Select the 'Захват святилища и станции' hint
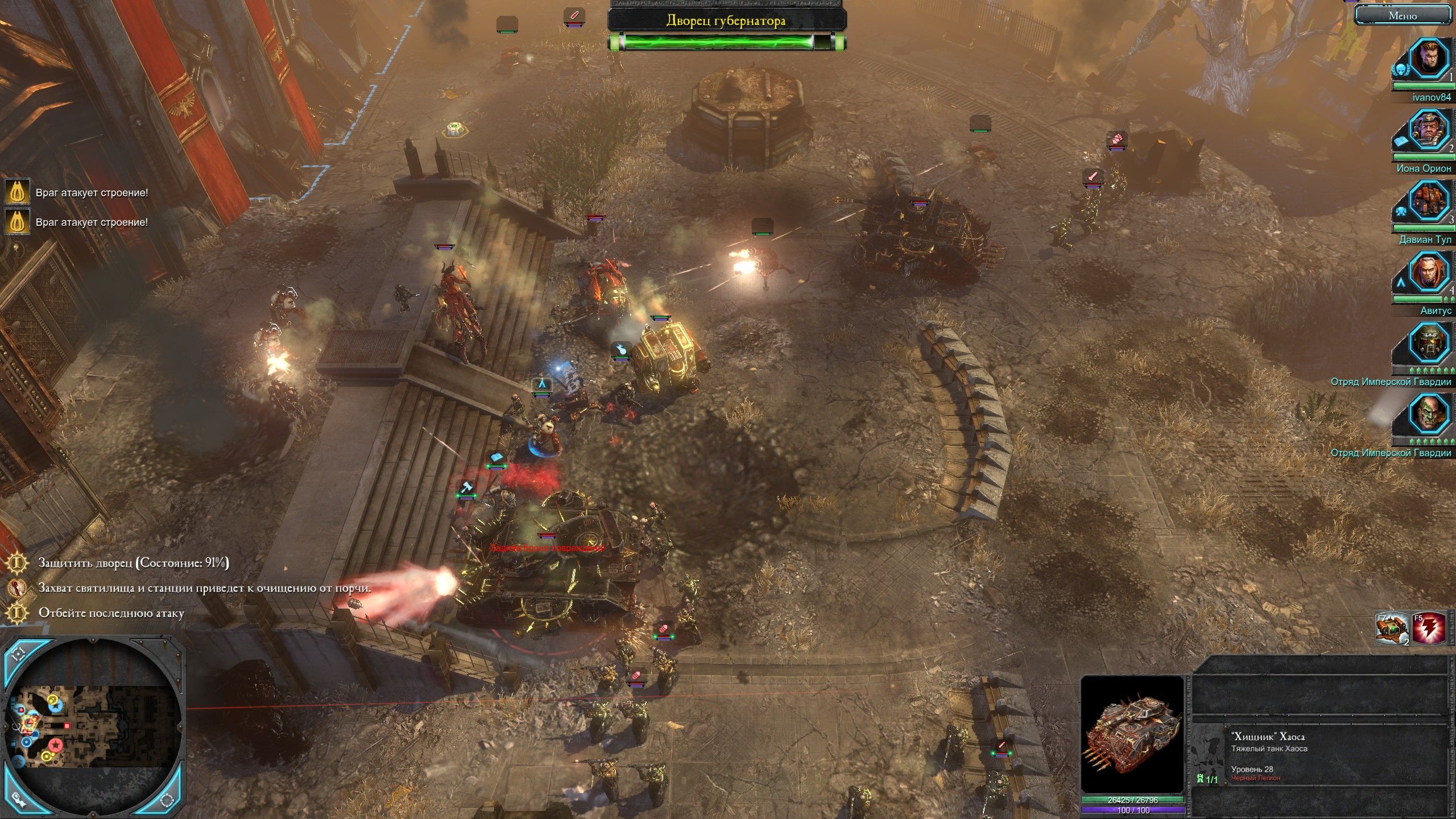1456x819 pixels. coord(205,588)
